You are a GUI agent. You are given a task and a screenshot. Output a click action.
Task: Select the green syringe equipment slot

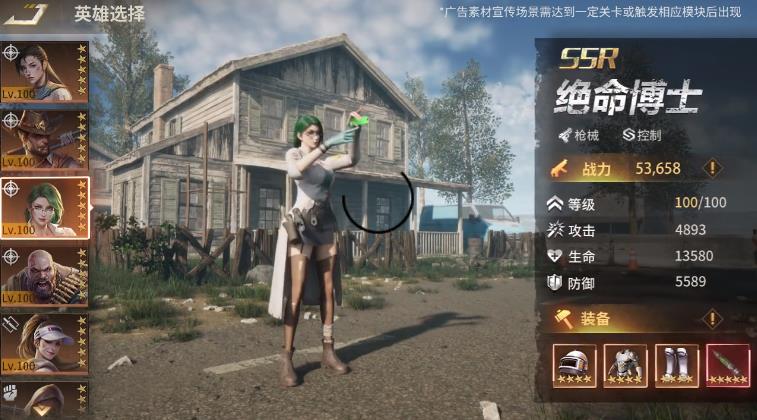(x=728, y=366)
